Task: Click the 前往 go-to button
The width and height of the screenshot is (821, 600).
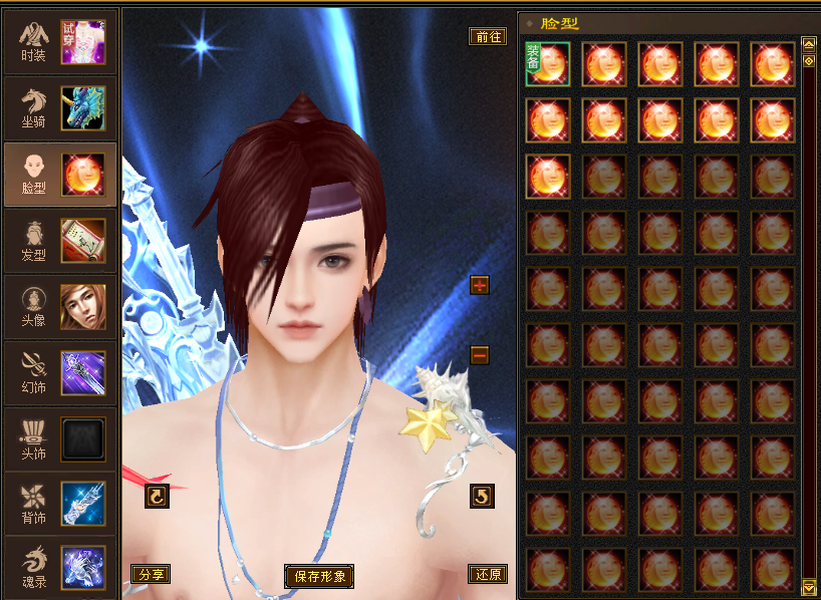Action: 488,36
